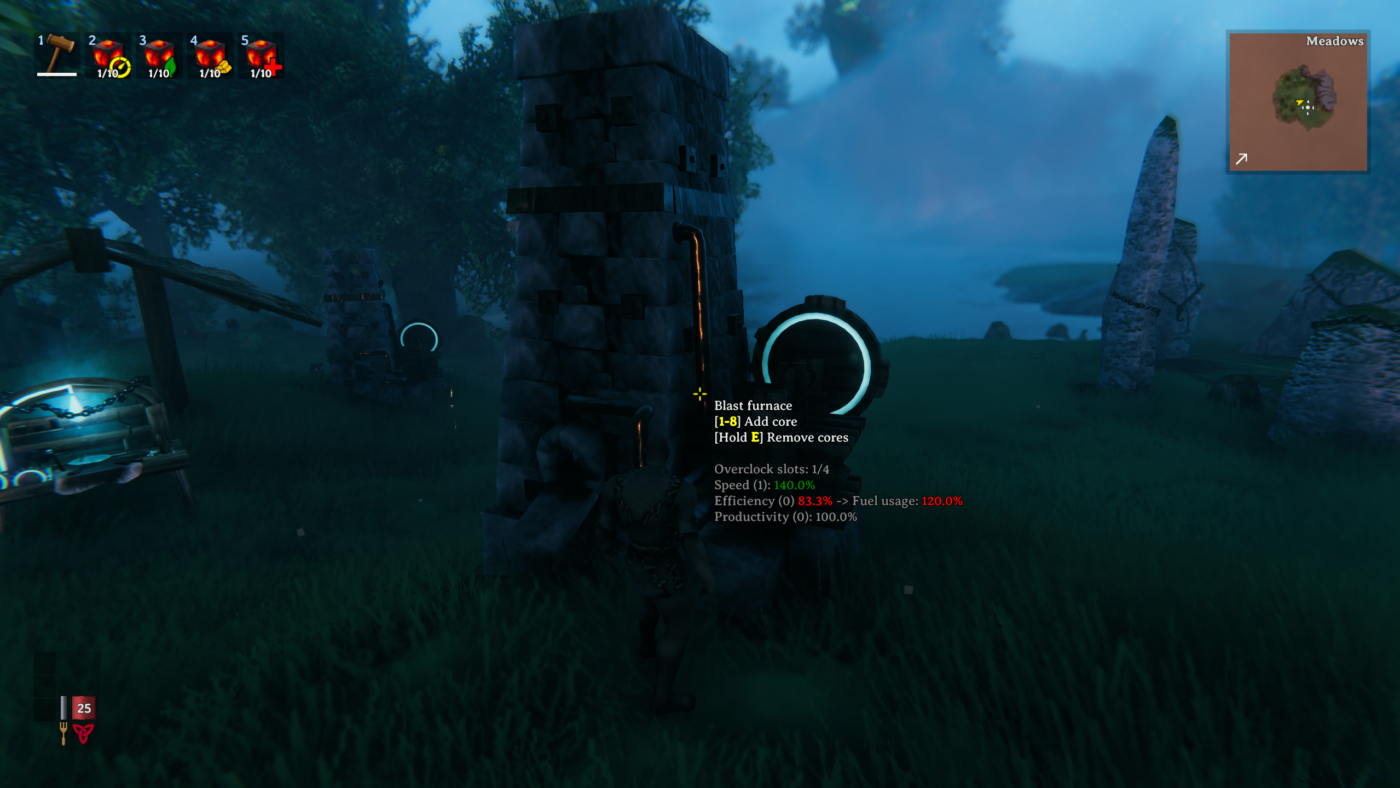Click the [1-8] Add core prompt text
This screenshot has width=1400, height=788.
click(x=756, y=420)
